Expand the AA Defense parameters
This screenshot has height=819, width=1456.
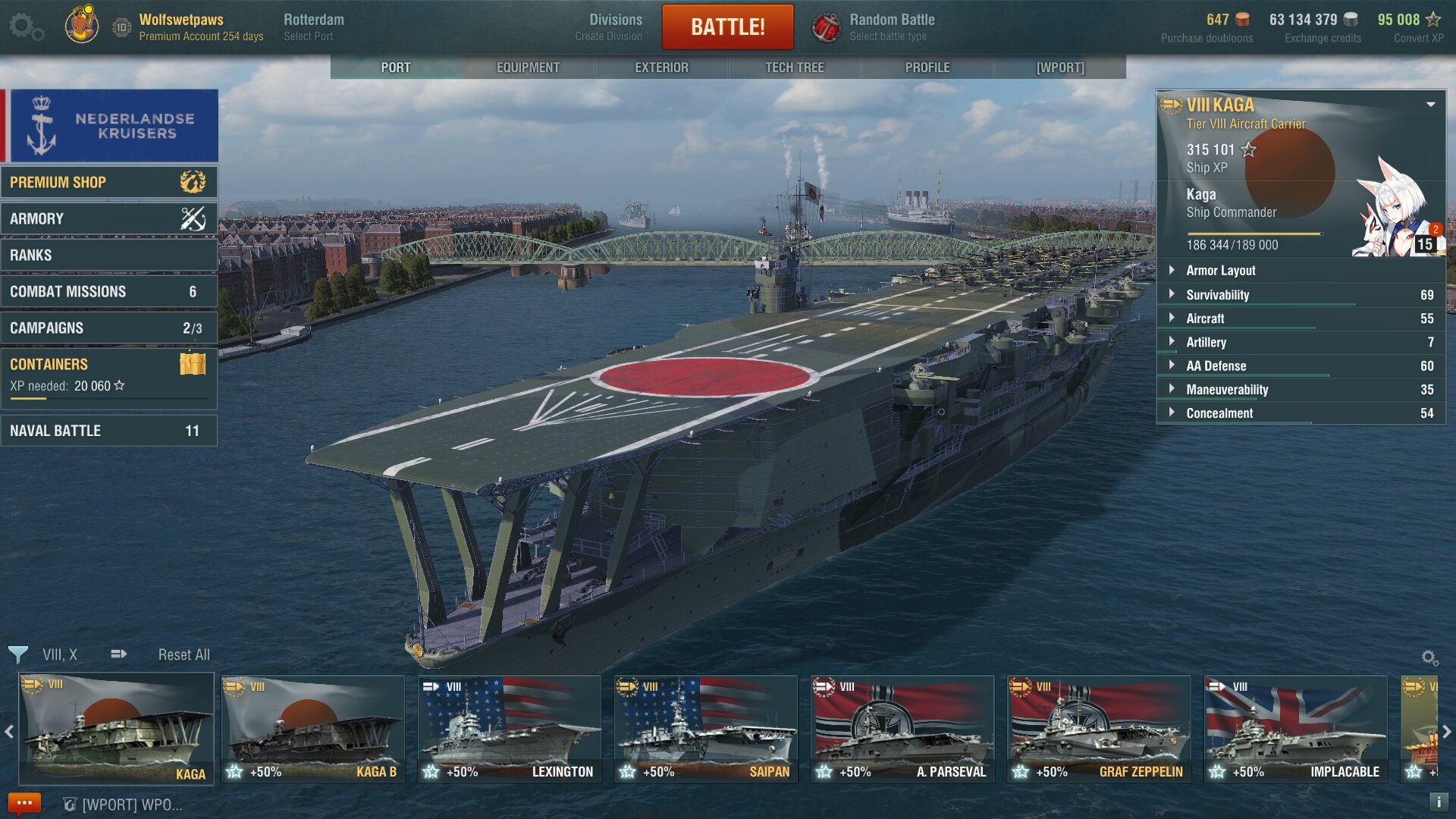pos(1216,366)
